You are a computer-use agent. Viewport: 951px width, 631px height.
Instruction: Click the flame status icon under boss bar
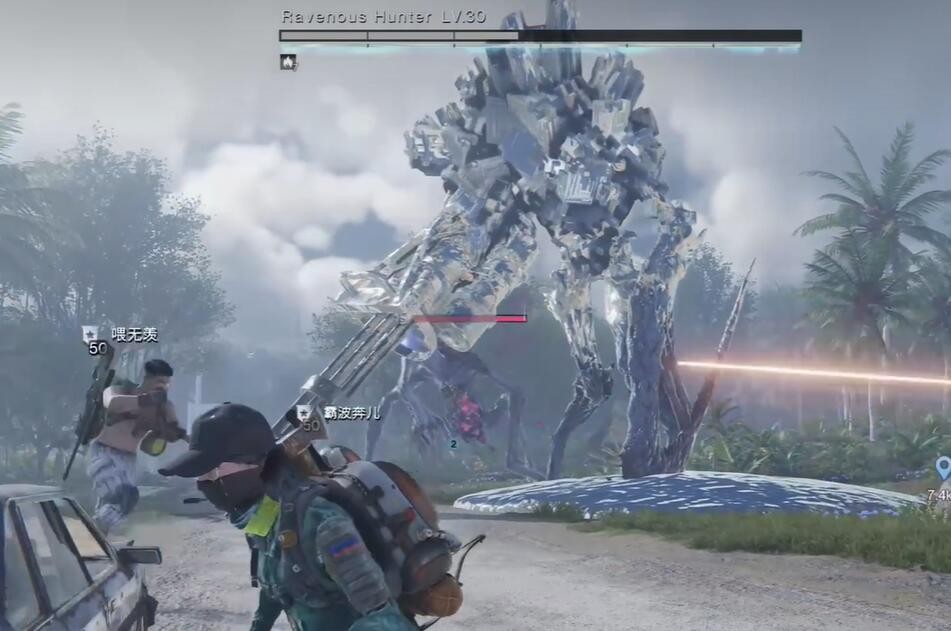coord(288,62)
